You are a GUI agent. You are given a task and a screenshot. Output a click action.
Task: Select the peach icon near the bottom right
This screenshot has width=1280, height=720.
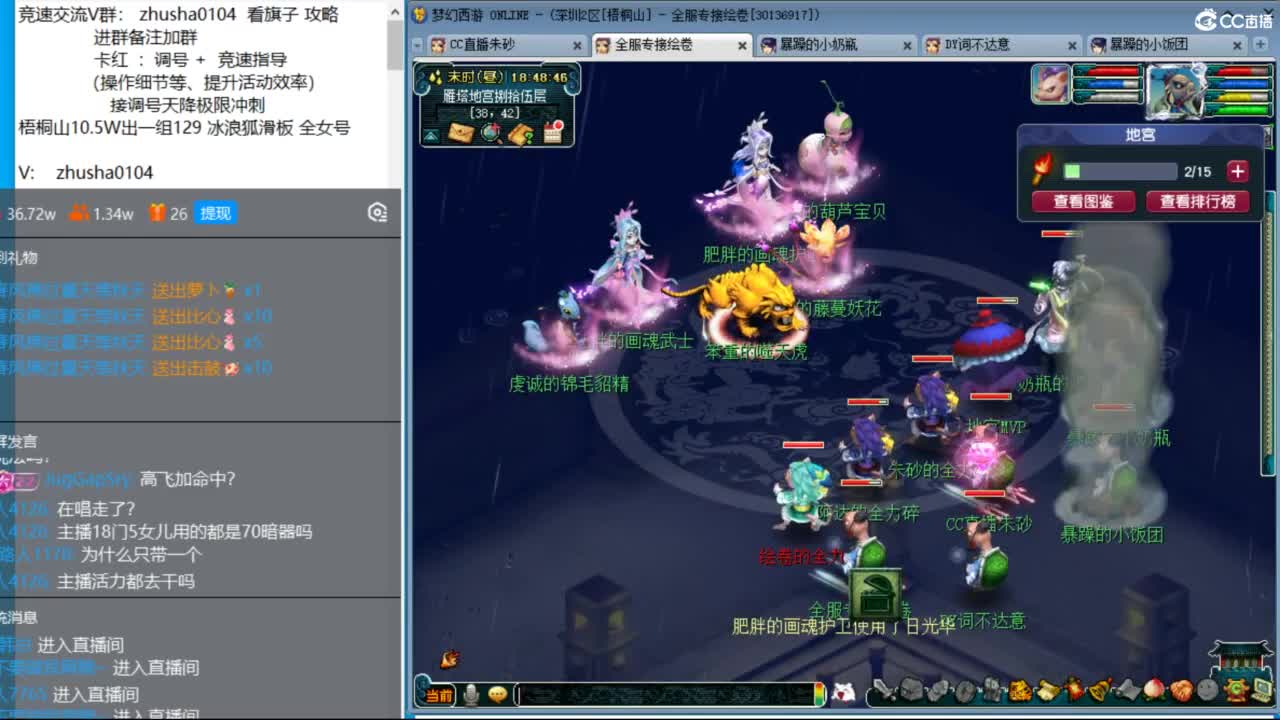pos(1152,691)
